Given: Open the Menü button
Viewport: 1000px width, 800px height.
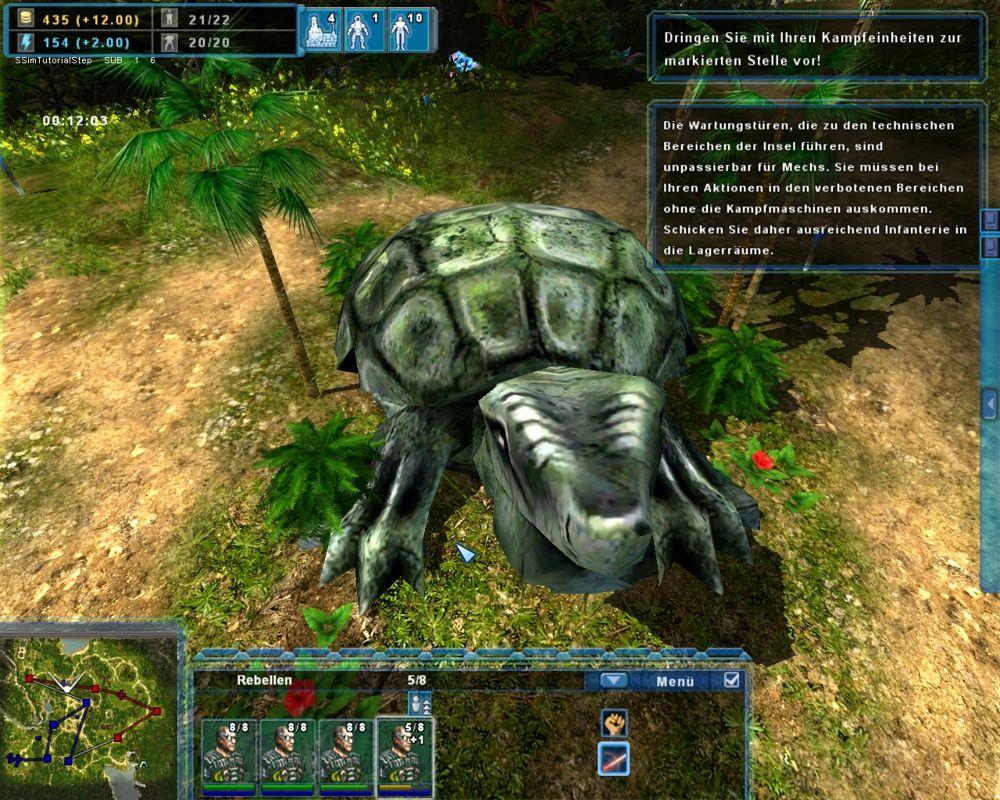Looking at the screenshot, I should [675, 681].
